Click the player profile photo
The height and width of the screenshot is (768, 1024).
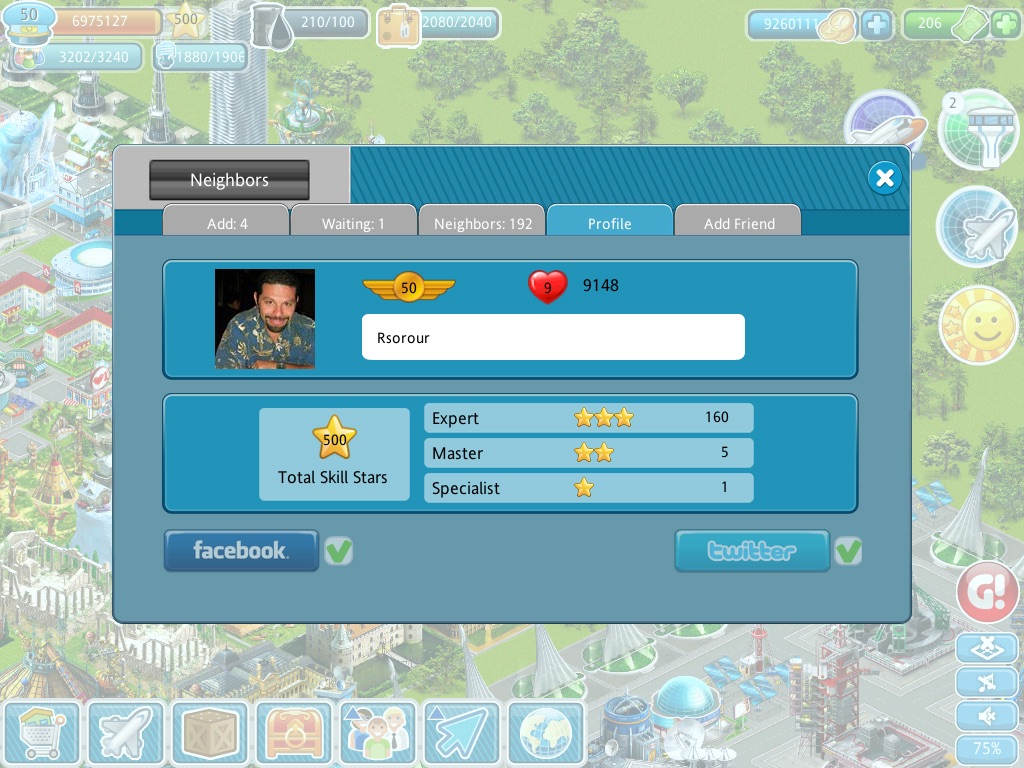(x=265, y=319)
